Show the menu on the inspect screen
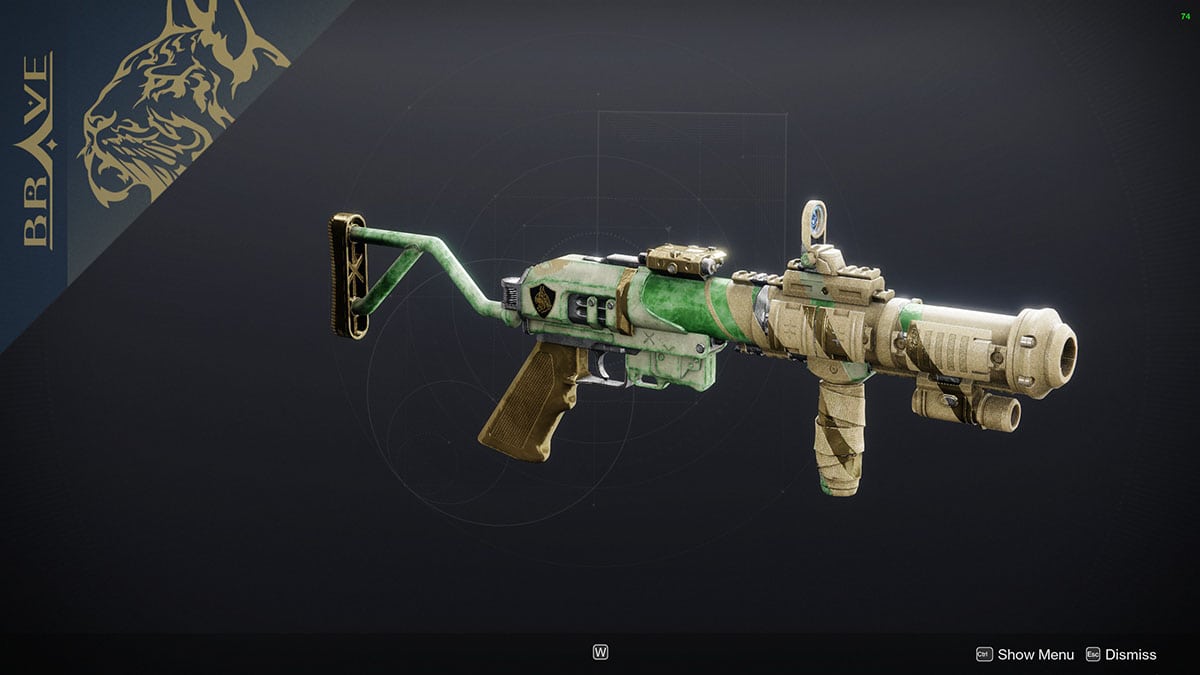Viewport: 1200px width, 675px height. point(1025,654)
